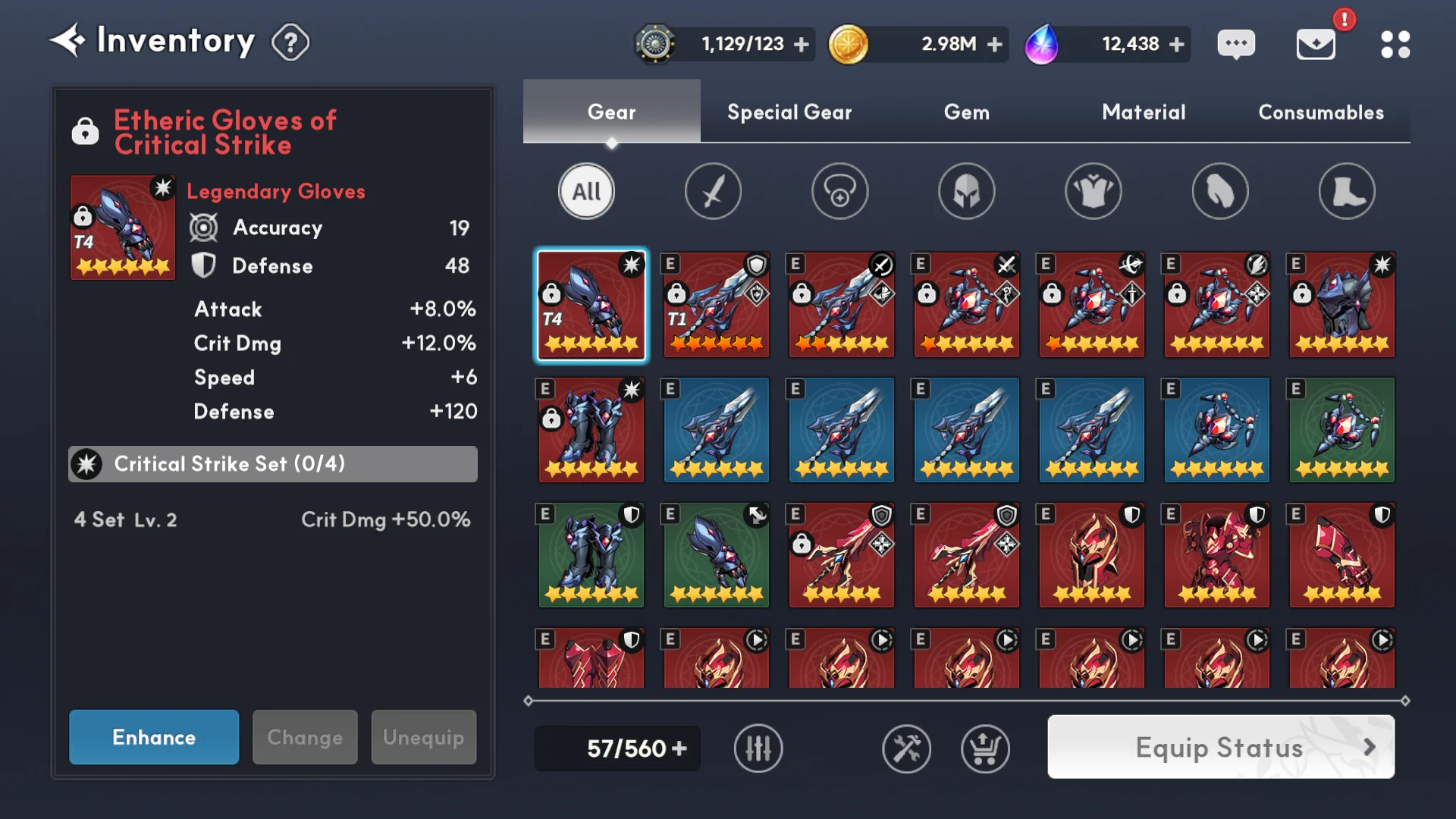The width and height of the screenshot is (1456, 819).
Task: Open the Equip Status panel
Action: [x=1220, y=748]
